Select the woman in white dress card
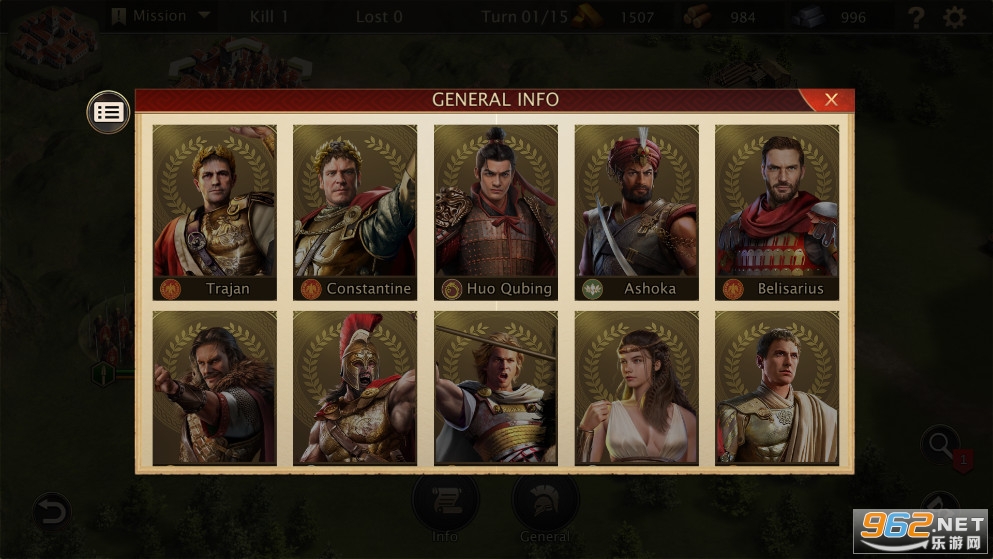Screen dimensions: 993x559 coord(637,388)
